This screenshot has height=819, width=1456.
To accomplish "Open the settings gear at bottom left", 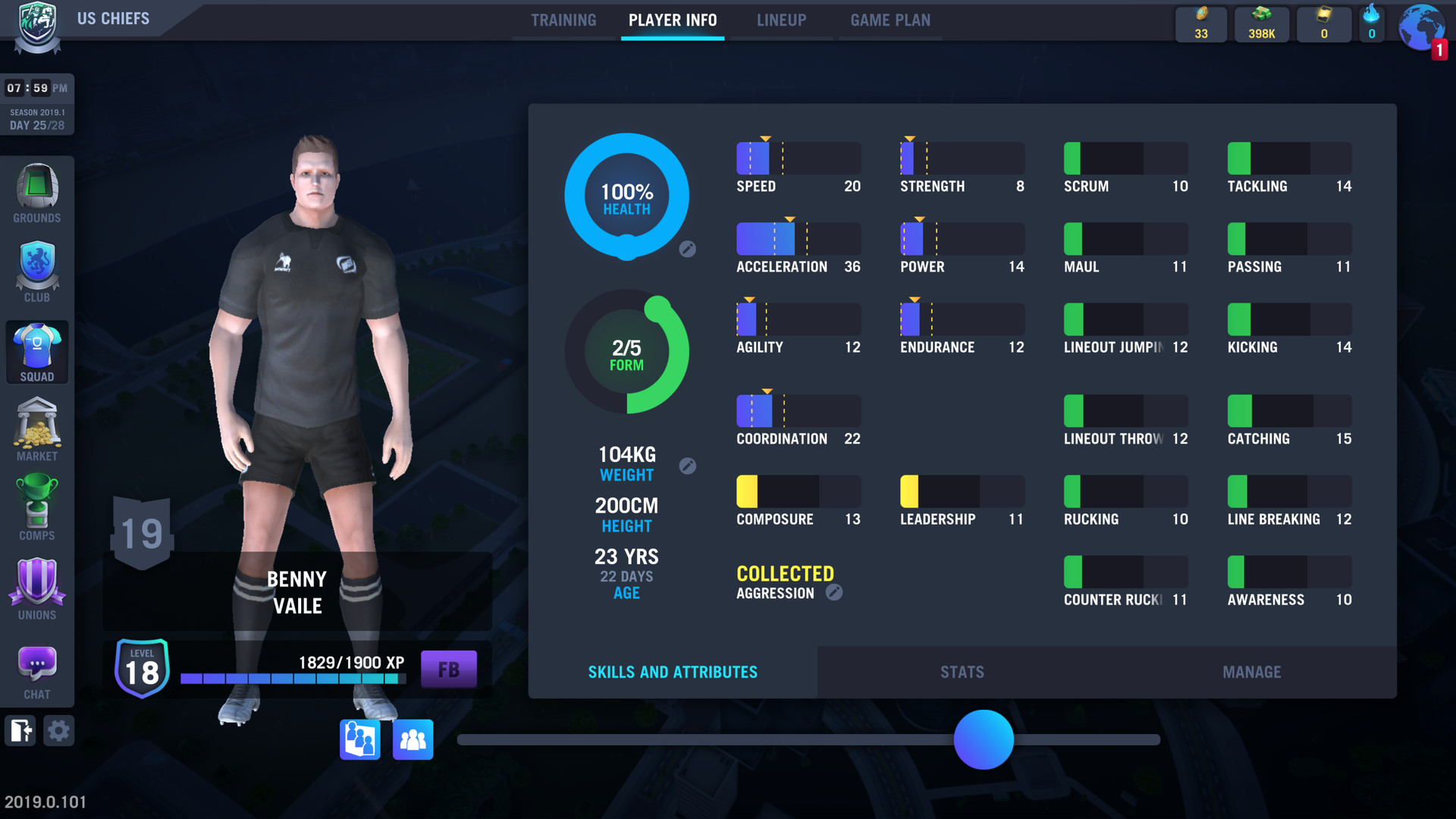I will (x=58, y=730).
